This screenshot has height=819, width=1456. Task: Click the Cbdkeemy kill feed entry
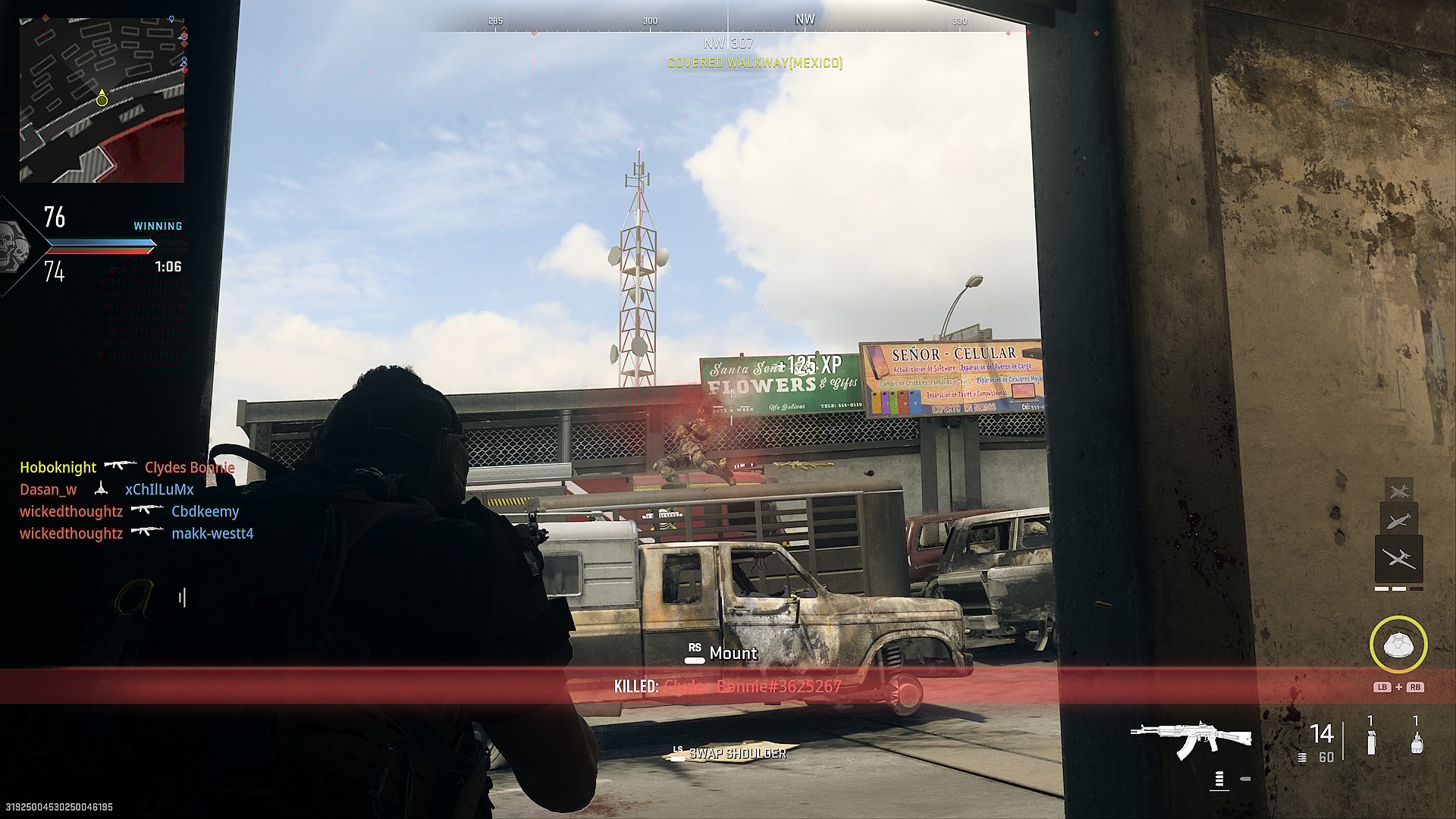click(205, 511)
